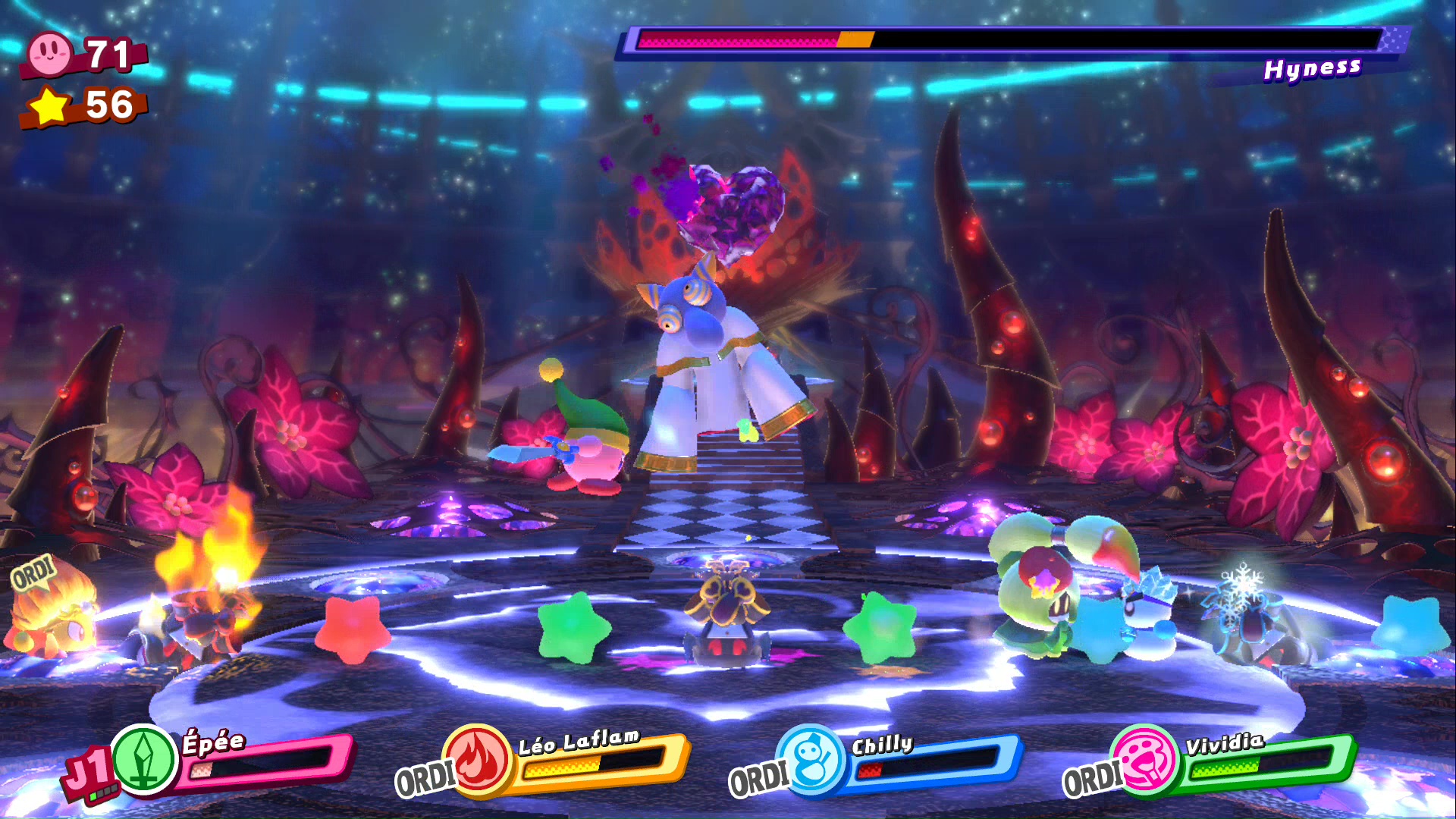Screen dimensions: 1456x819
Task: Click Léo Laflam's red fire ability icon
Action: [479, 759]
